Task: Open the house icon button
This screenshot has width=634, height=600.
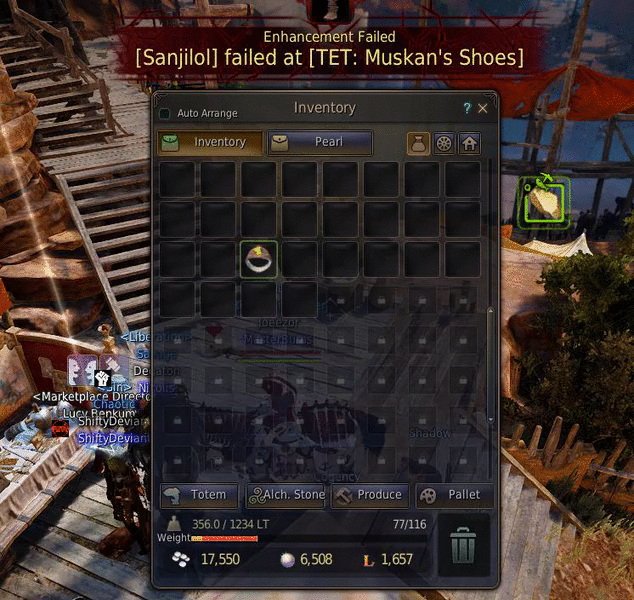Action: coord(469,143)
